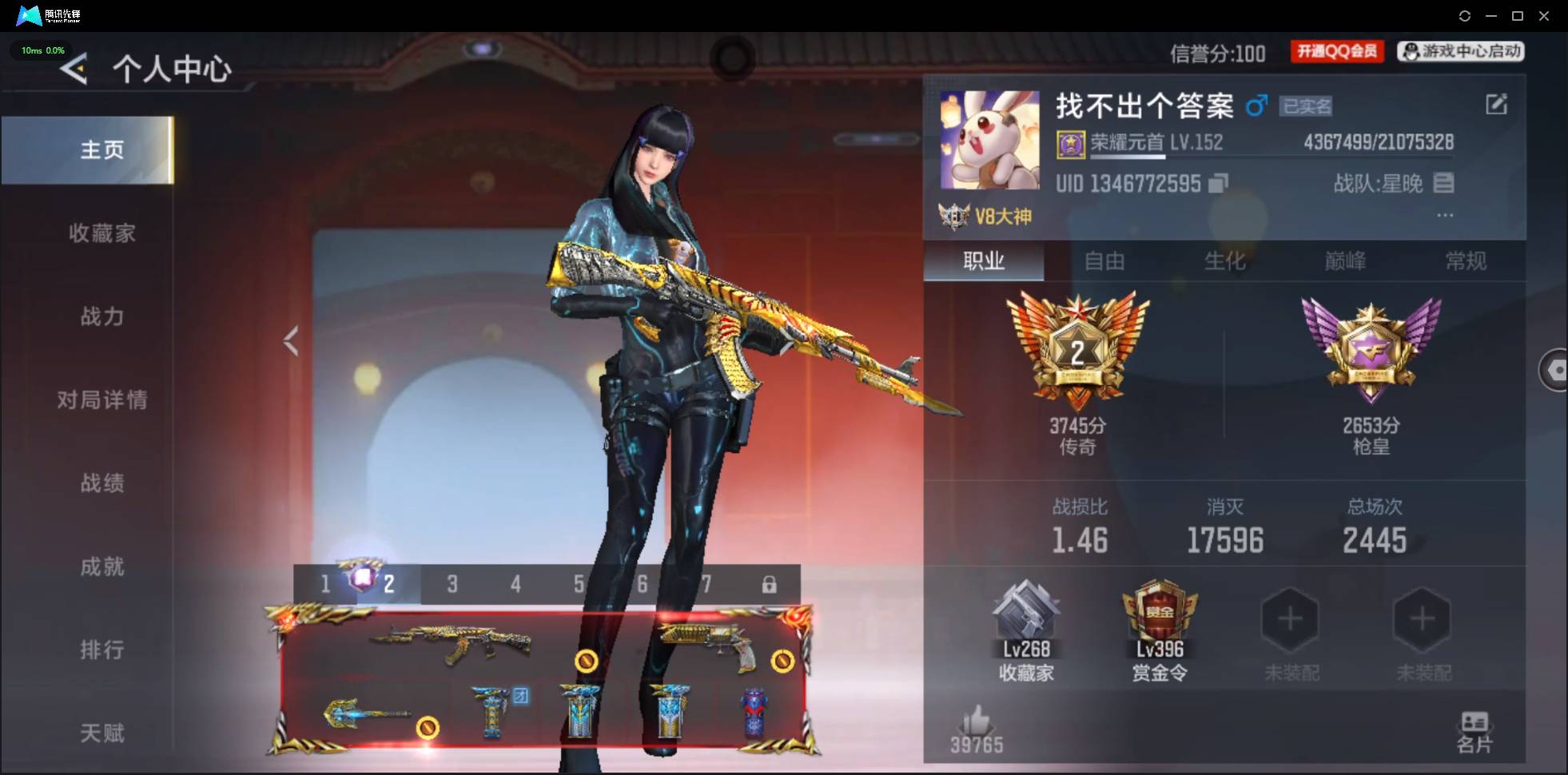Open 排行 in the left sidebar
The height and width of the screenshot is (775, 1568).
tap(102, 650)
